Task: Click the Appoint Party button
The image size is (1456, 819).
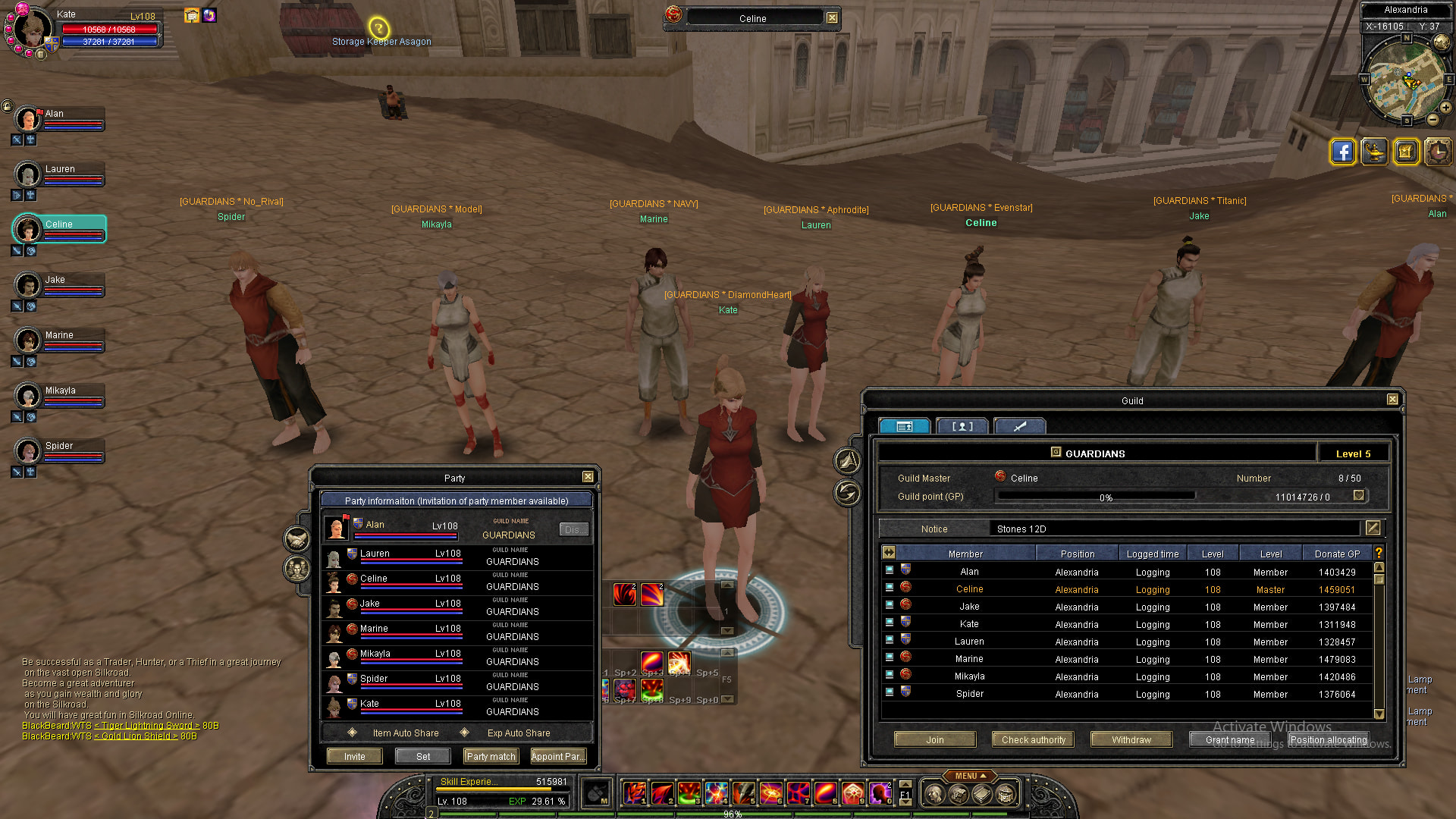Action: (x=558, y=757)
